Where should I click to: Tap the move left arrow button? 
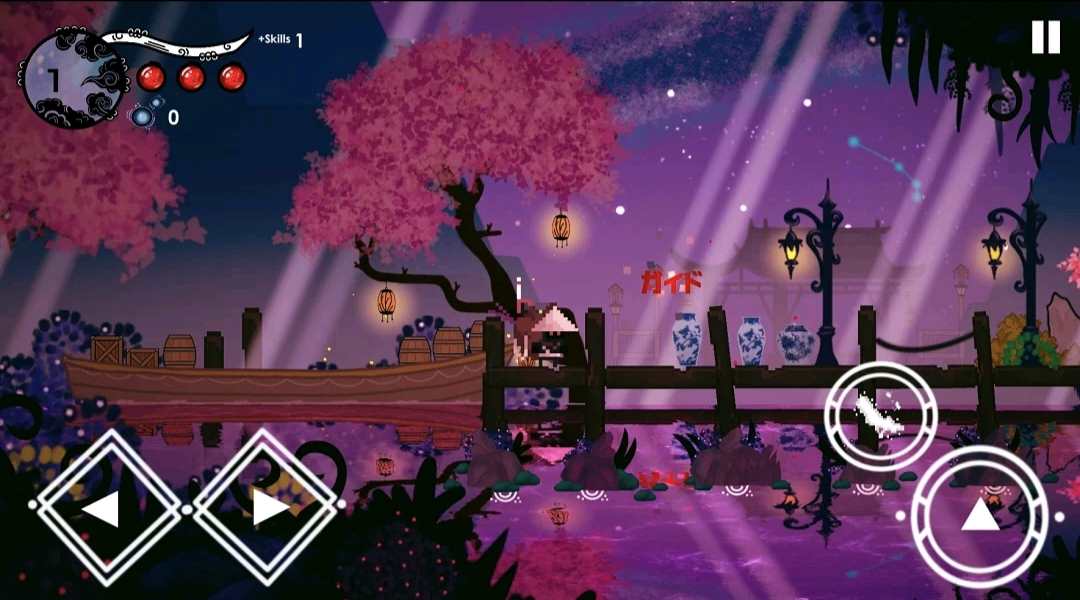tap(100, 507)
